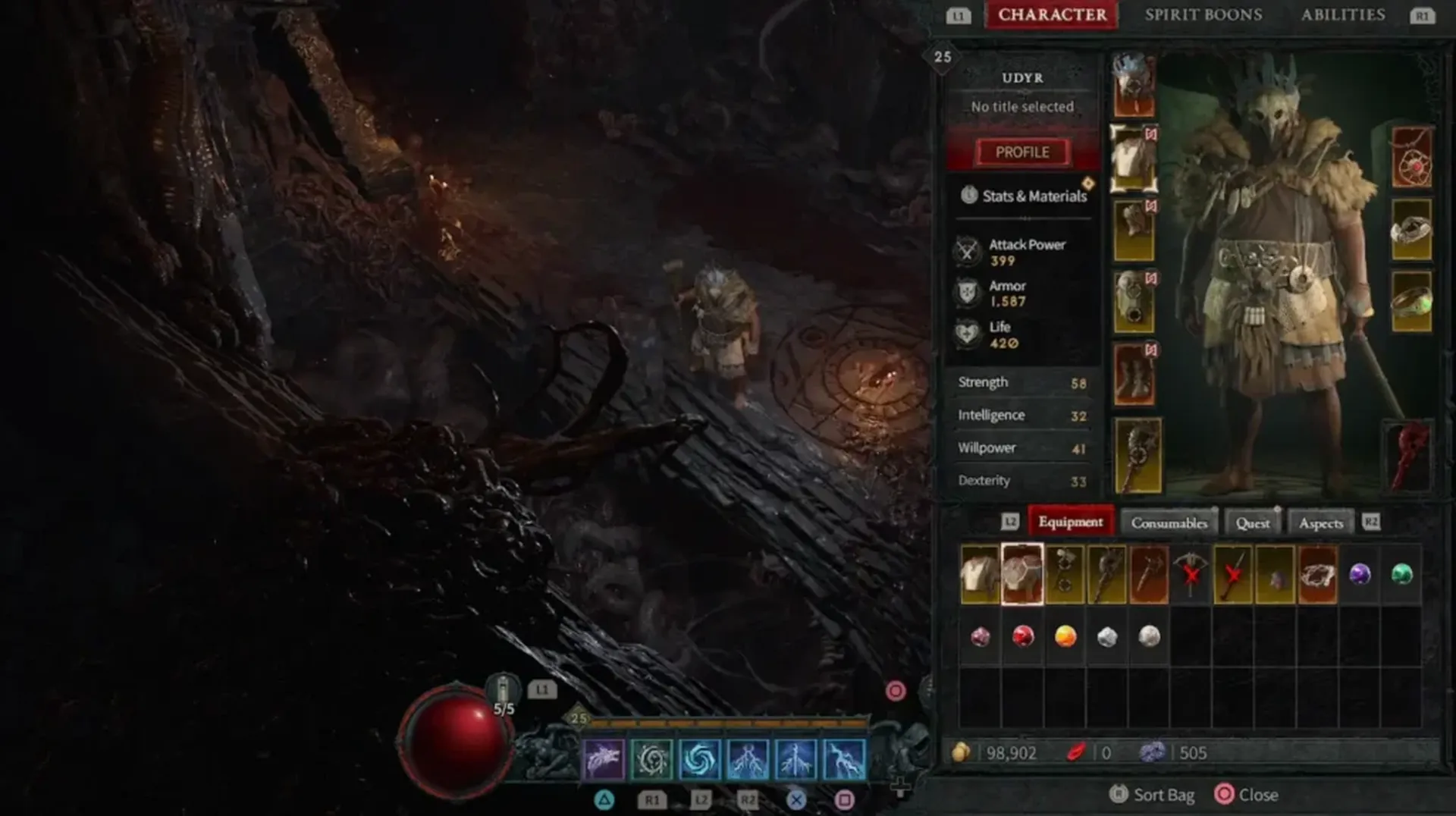
Task: Select the Cyclone Armor skill icon
Action: click(x=701, y=760)
